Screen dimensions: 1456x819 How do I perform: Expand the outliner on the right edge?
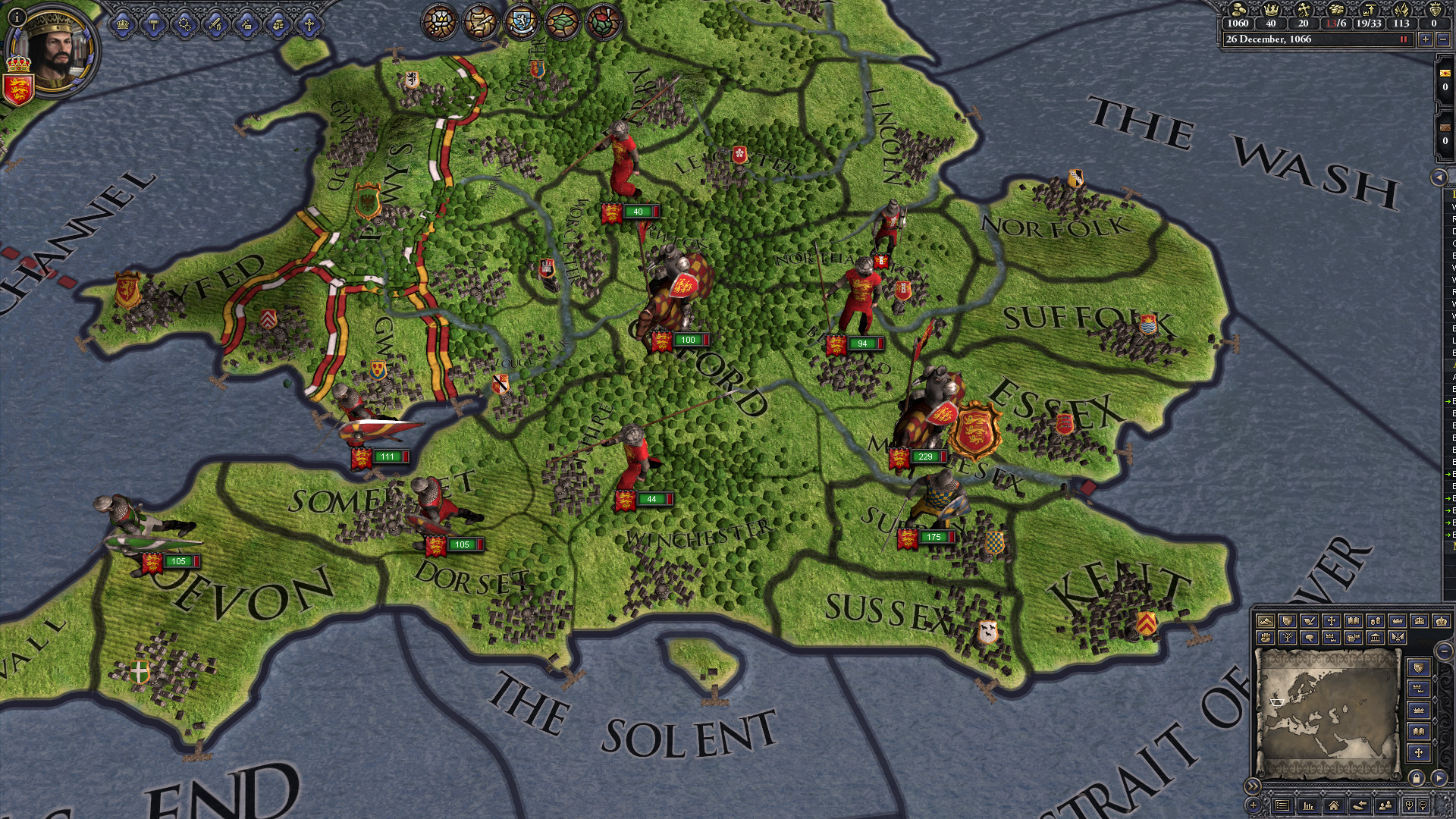click(1439, 177)
